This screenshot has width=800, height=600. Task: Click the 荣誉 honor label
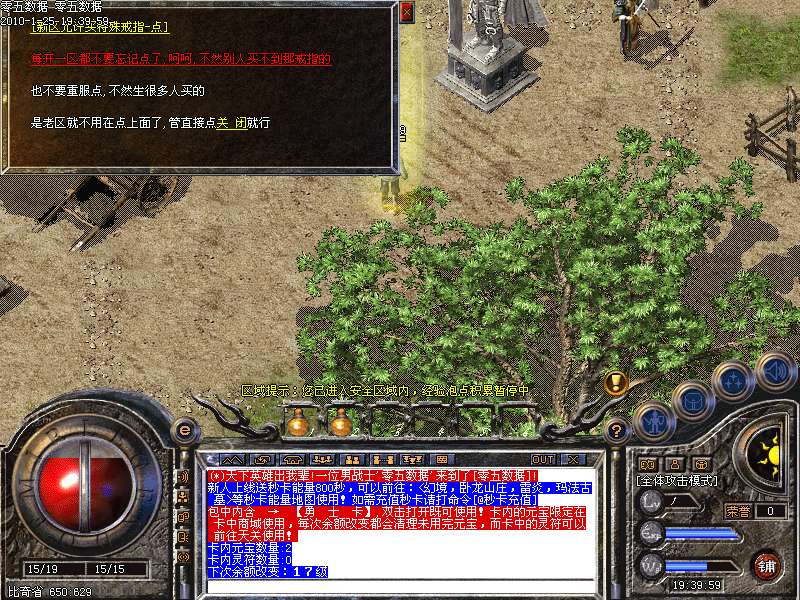(x=738, y=511)
